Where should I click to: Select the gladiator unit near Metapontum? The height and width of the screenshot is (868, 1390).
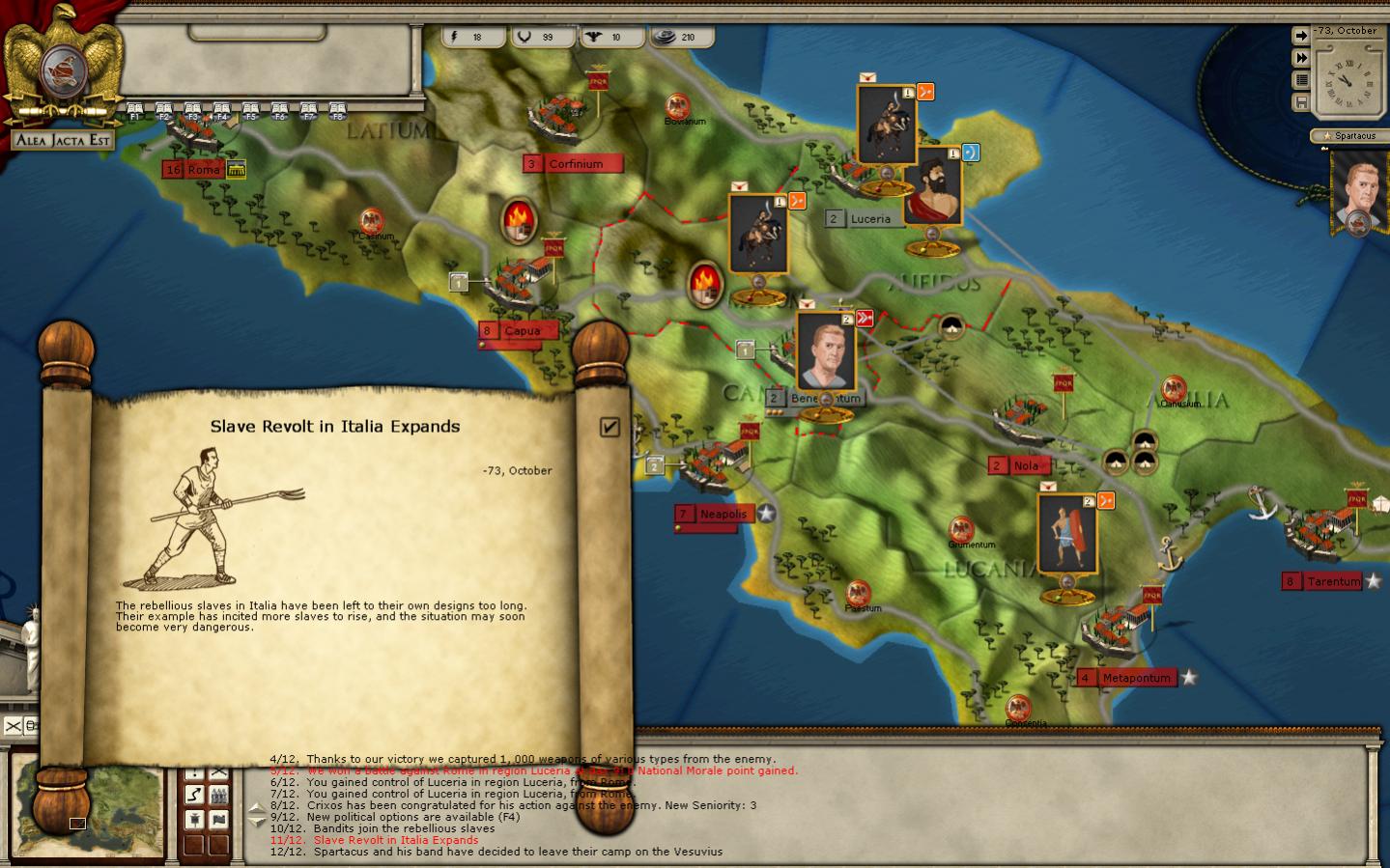click(x=1066, y=534)
